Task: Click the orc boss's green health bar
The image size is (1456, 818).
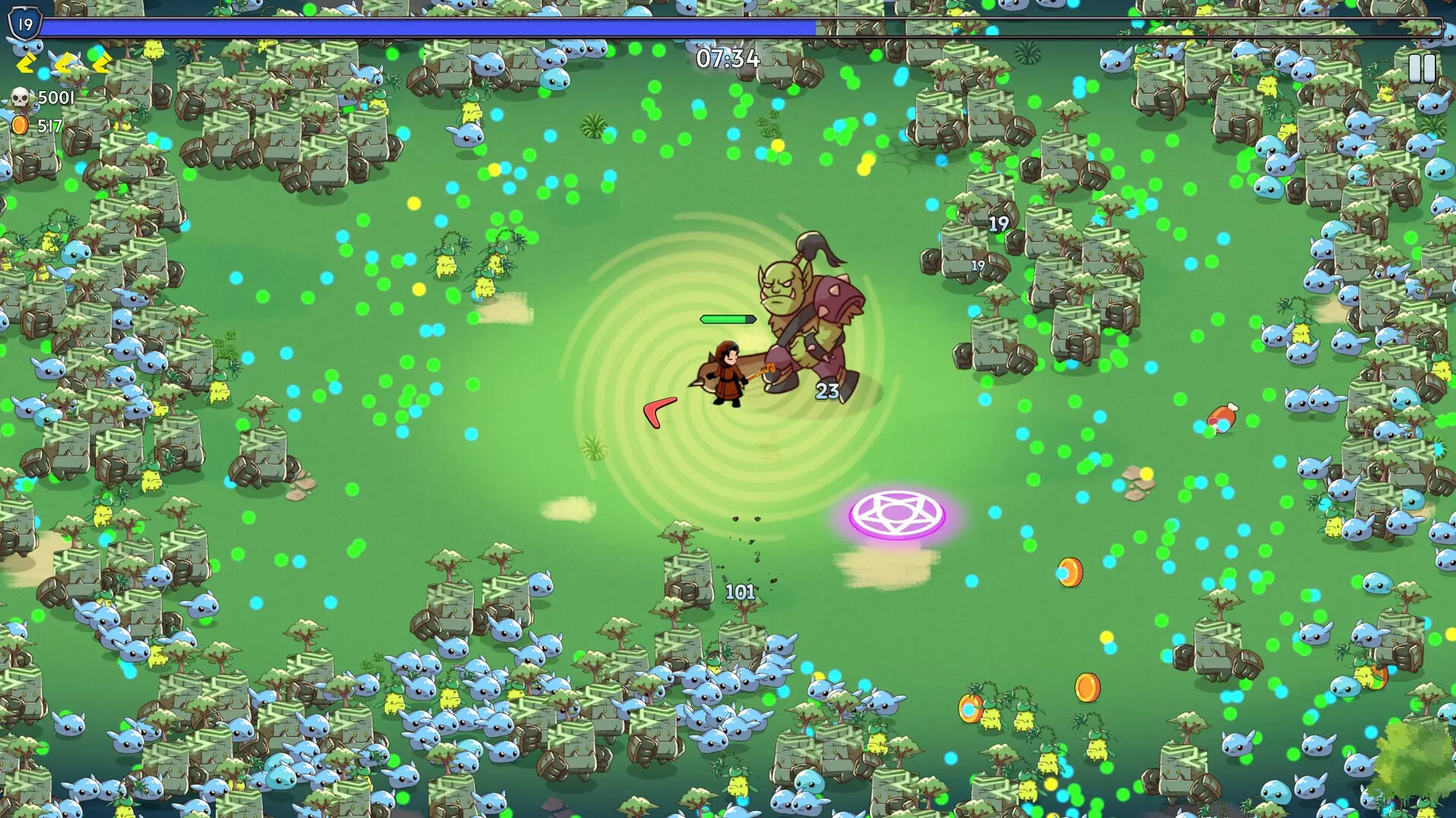Action: [728, 320]
